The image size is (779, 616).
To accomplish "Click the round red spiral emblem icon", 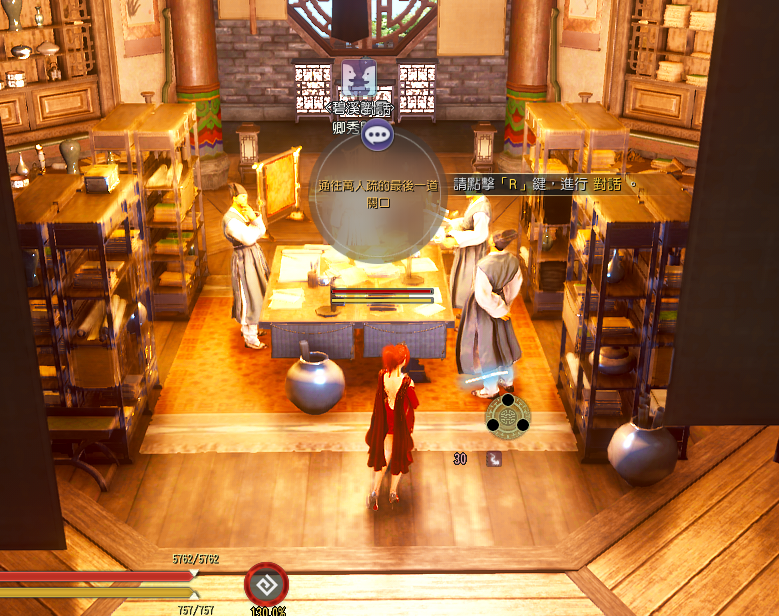I will point(266,585).
